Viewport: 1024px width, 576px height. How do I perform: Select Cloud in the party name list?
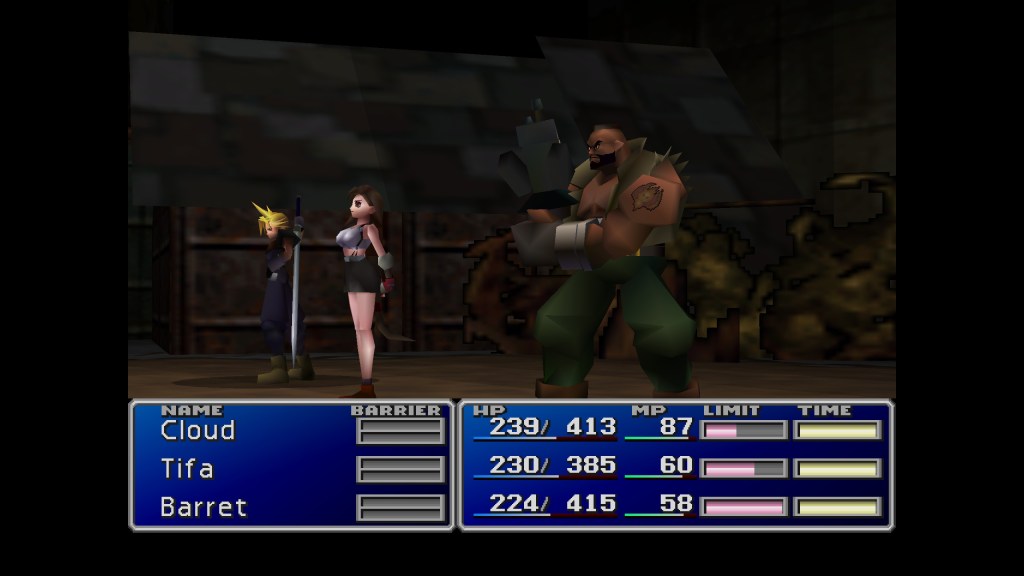198,431
